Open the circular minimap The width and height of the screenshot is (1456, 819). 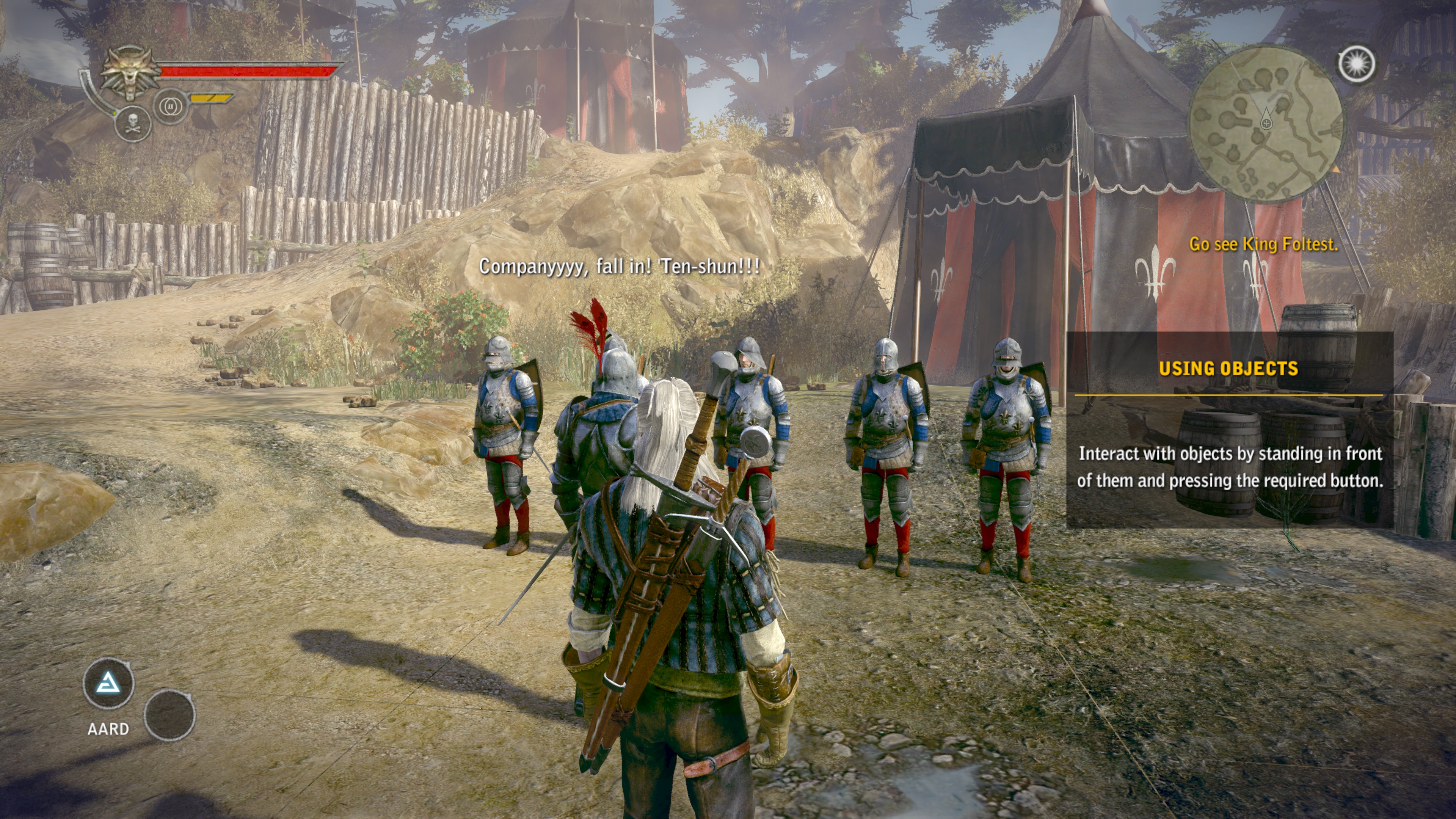1266,124
